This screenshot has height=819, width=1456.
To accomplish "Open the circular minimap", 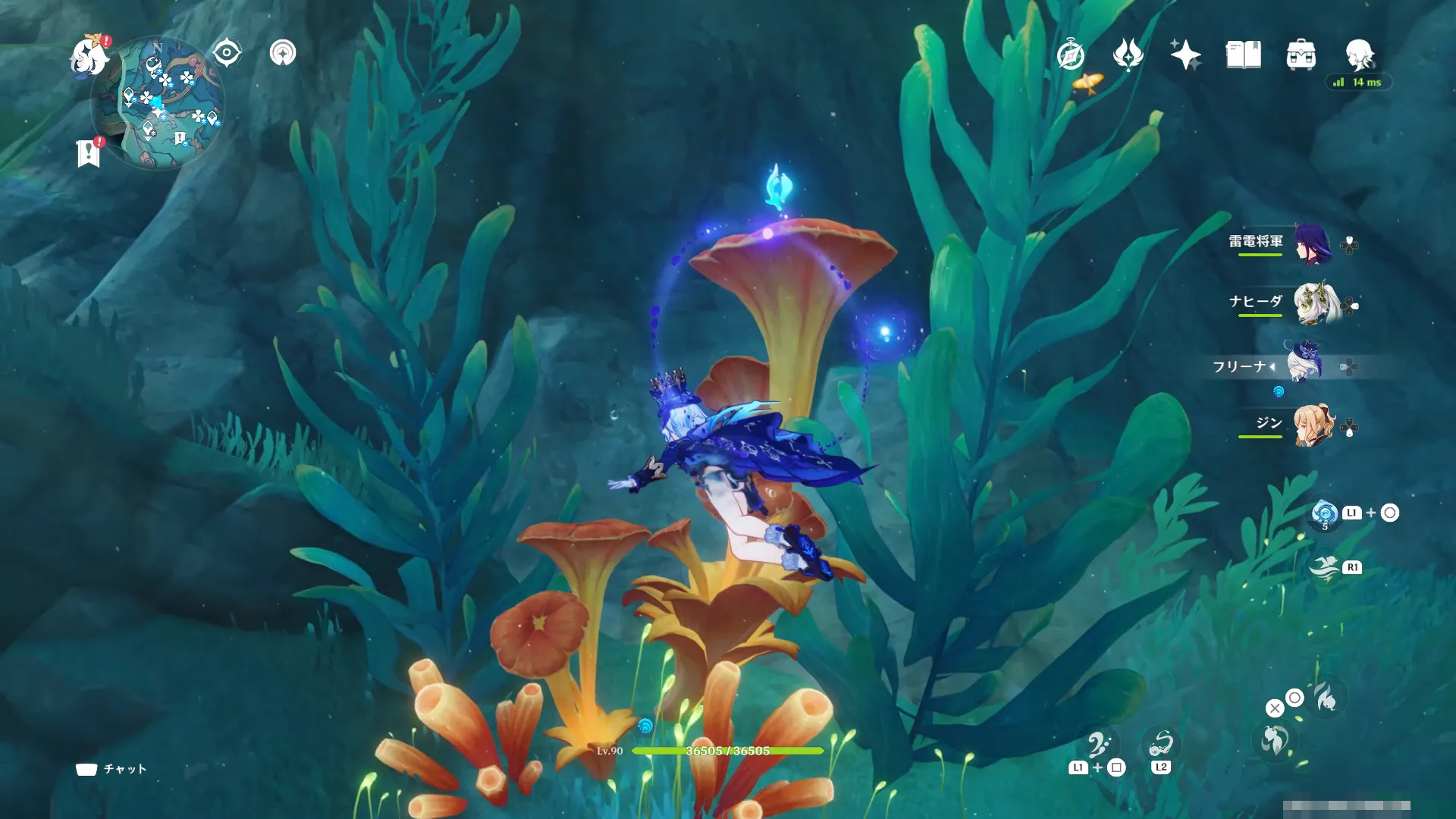I will coord(158,104).
